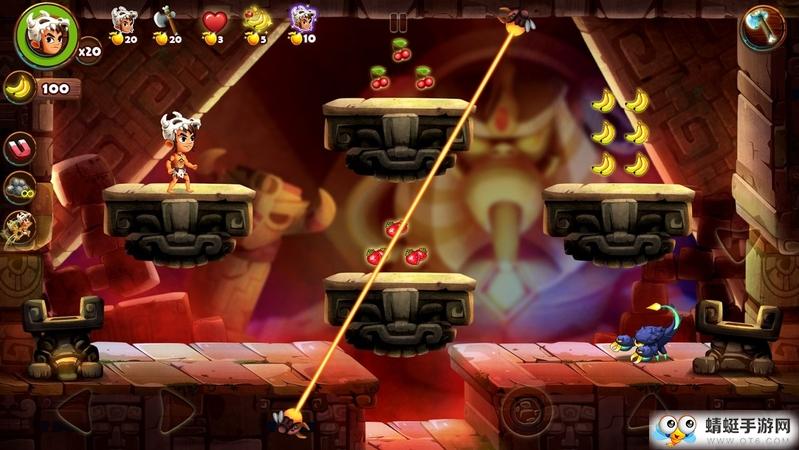Tap the hero portrait in the green ring
The width and height of the screenshot is (799, 450).
(x=44, y=36)
